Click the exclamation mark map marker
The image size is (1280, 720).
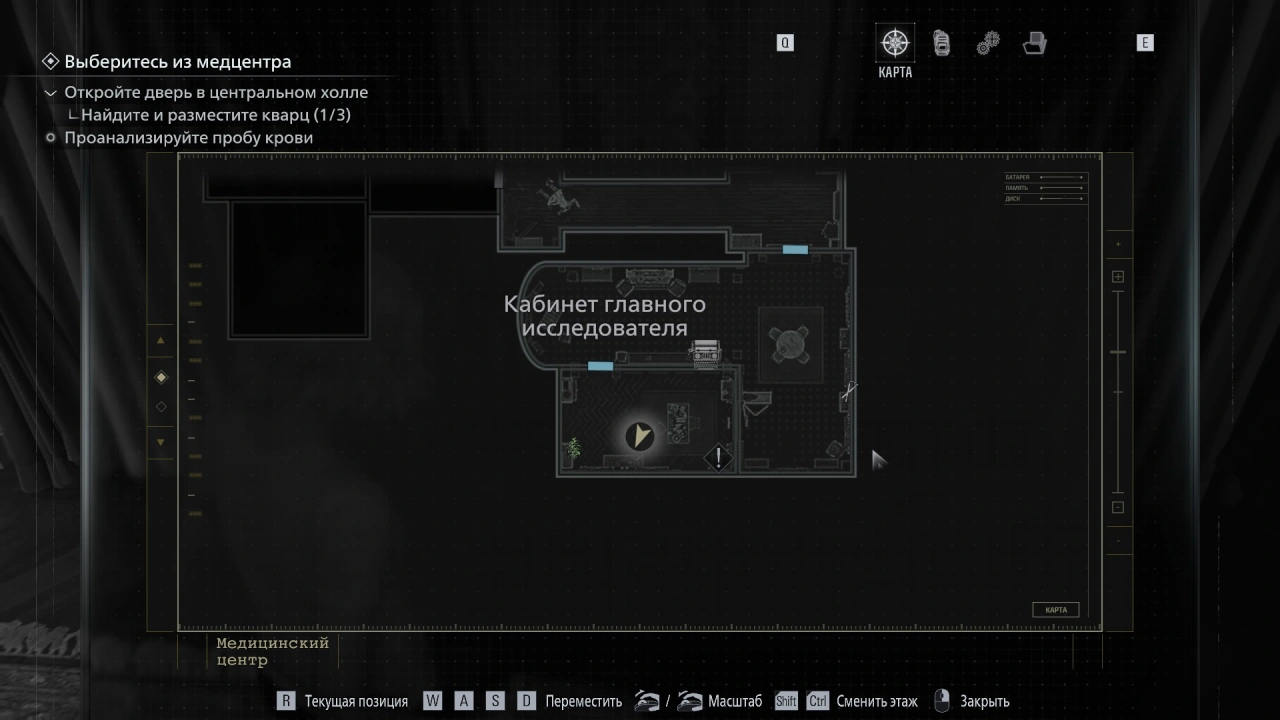(718, 458)
